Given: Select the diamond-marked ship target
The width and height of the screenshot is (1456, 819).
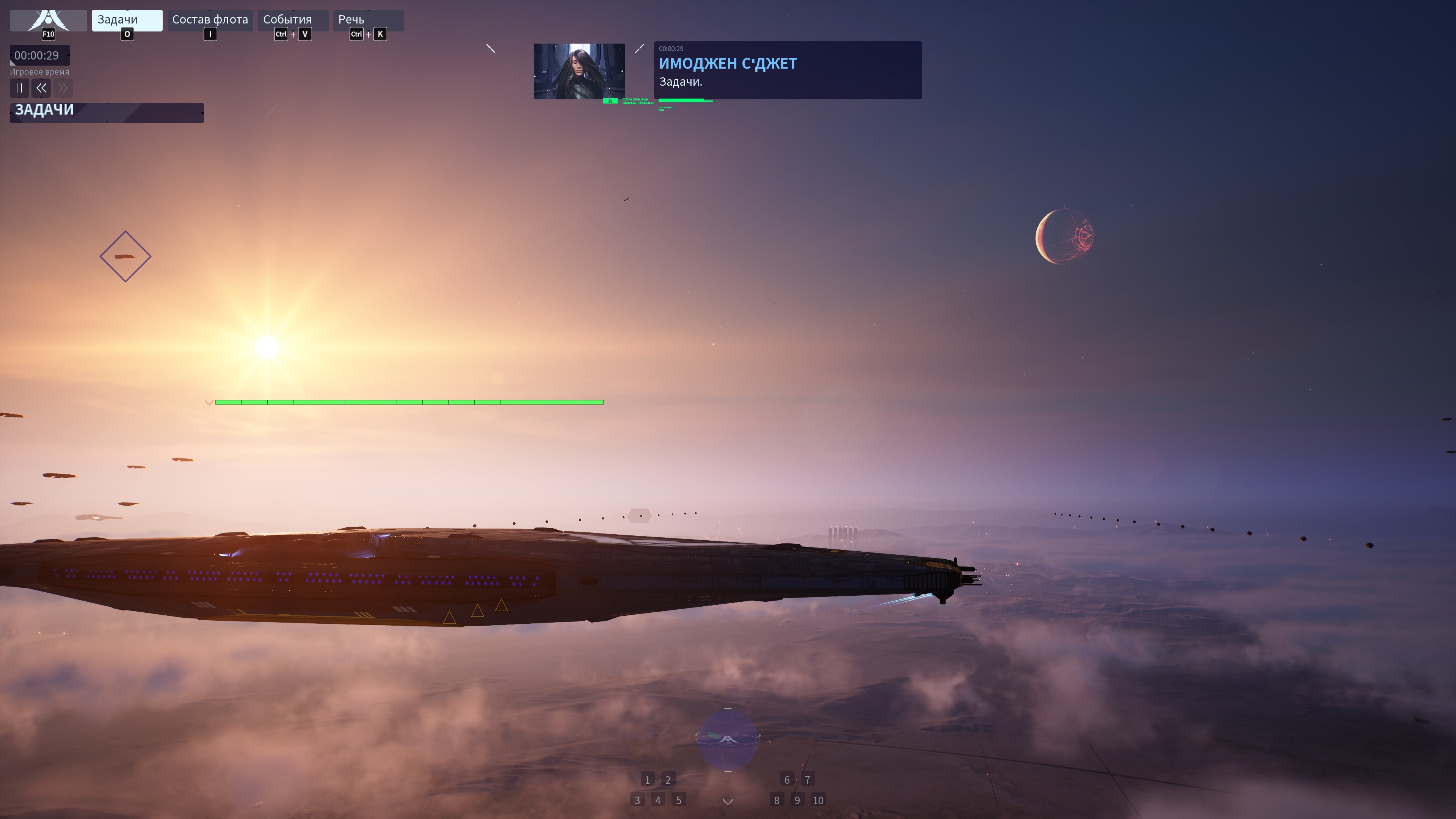Looking at the screenshot, I should pos(126,257).
